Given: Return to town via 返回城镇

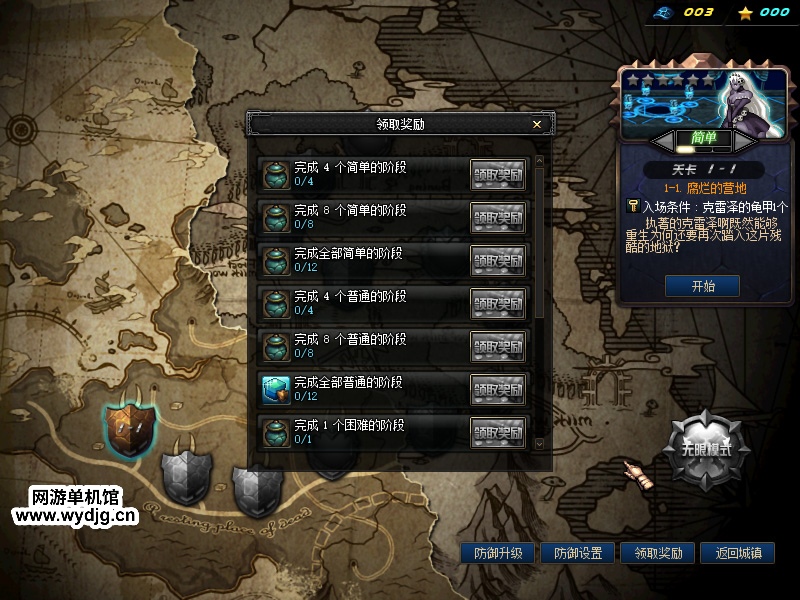Looking at the screenshot, I should point(738,553).
